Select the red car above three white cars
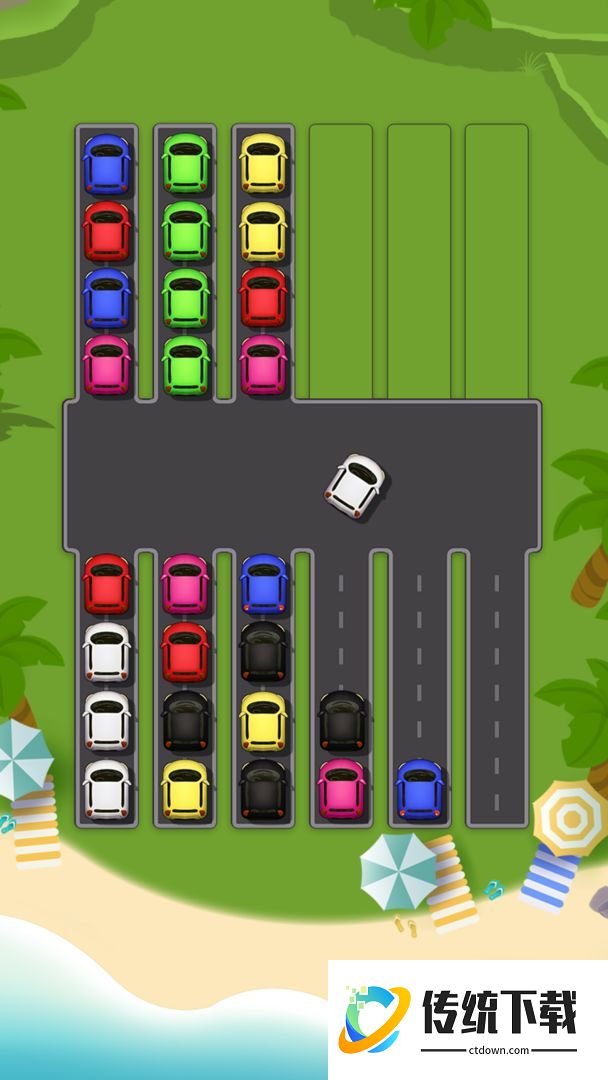Screen dimensions: 608x1080 coord(107,584)
